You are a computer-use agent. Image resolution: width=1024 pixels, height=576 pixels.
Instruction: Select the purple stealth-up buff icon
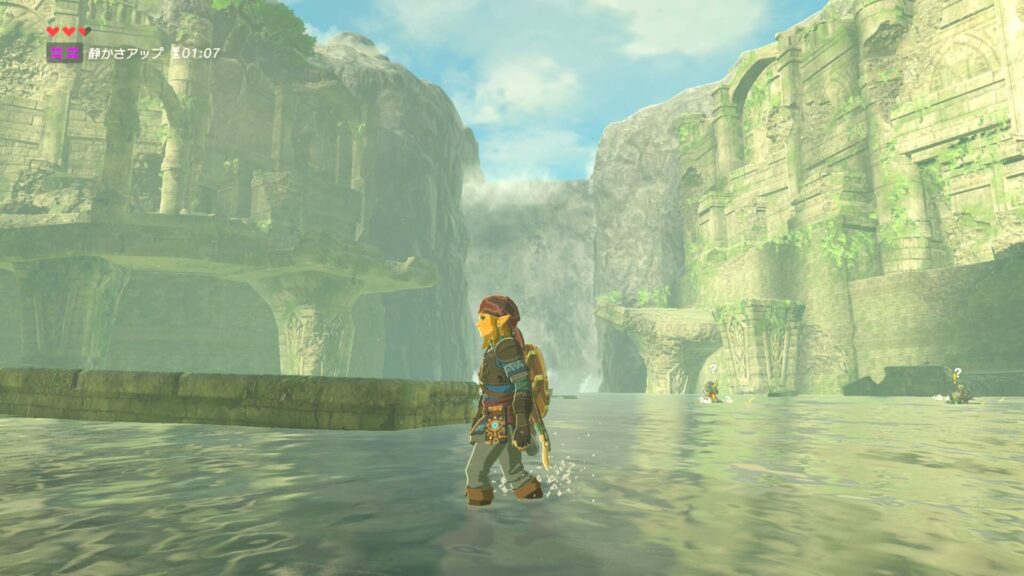(x=65, y=53)
